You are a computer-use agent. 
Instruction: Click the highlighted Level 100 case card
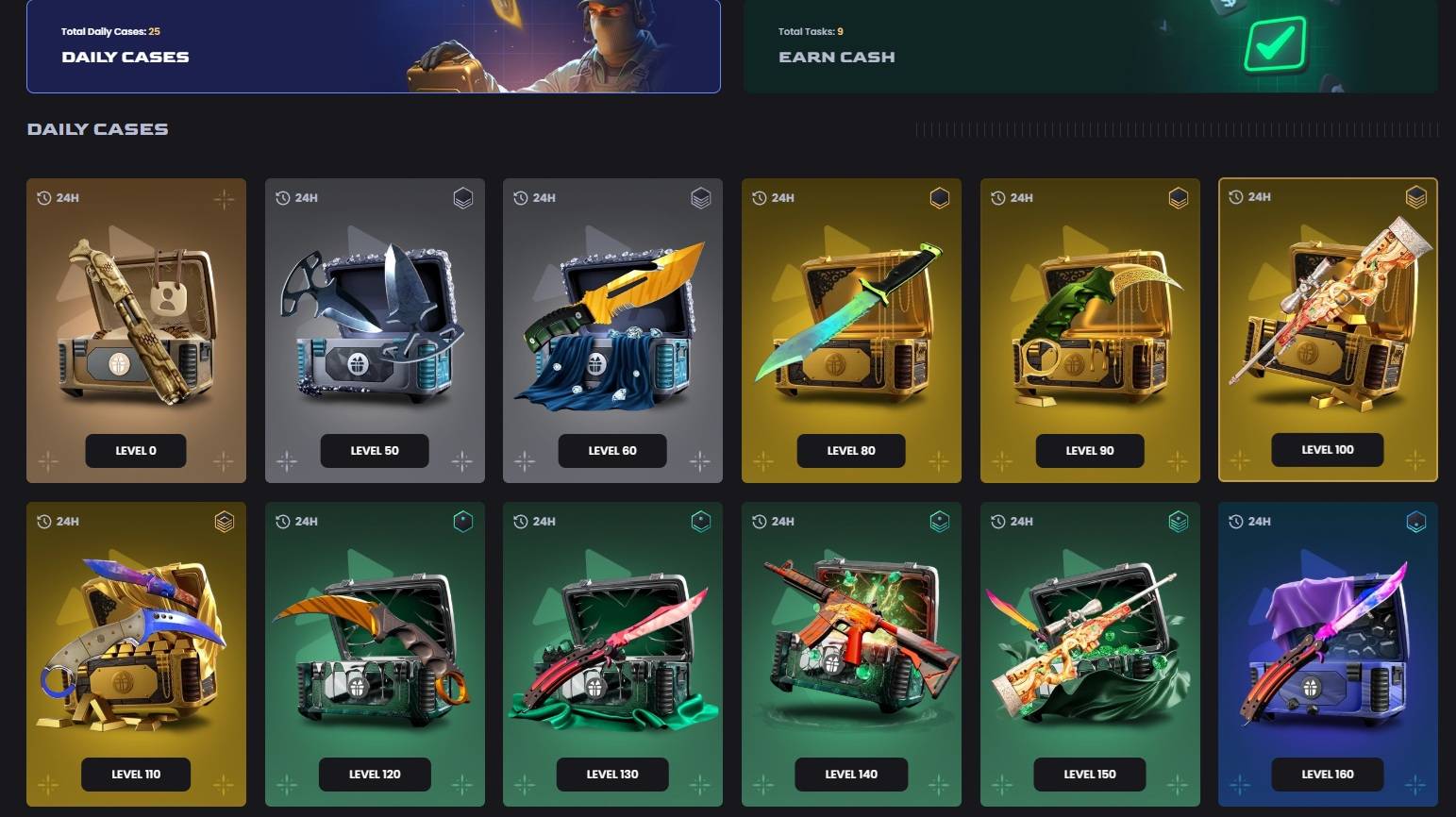(x=1327, y=328)
